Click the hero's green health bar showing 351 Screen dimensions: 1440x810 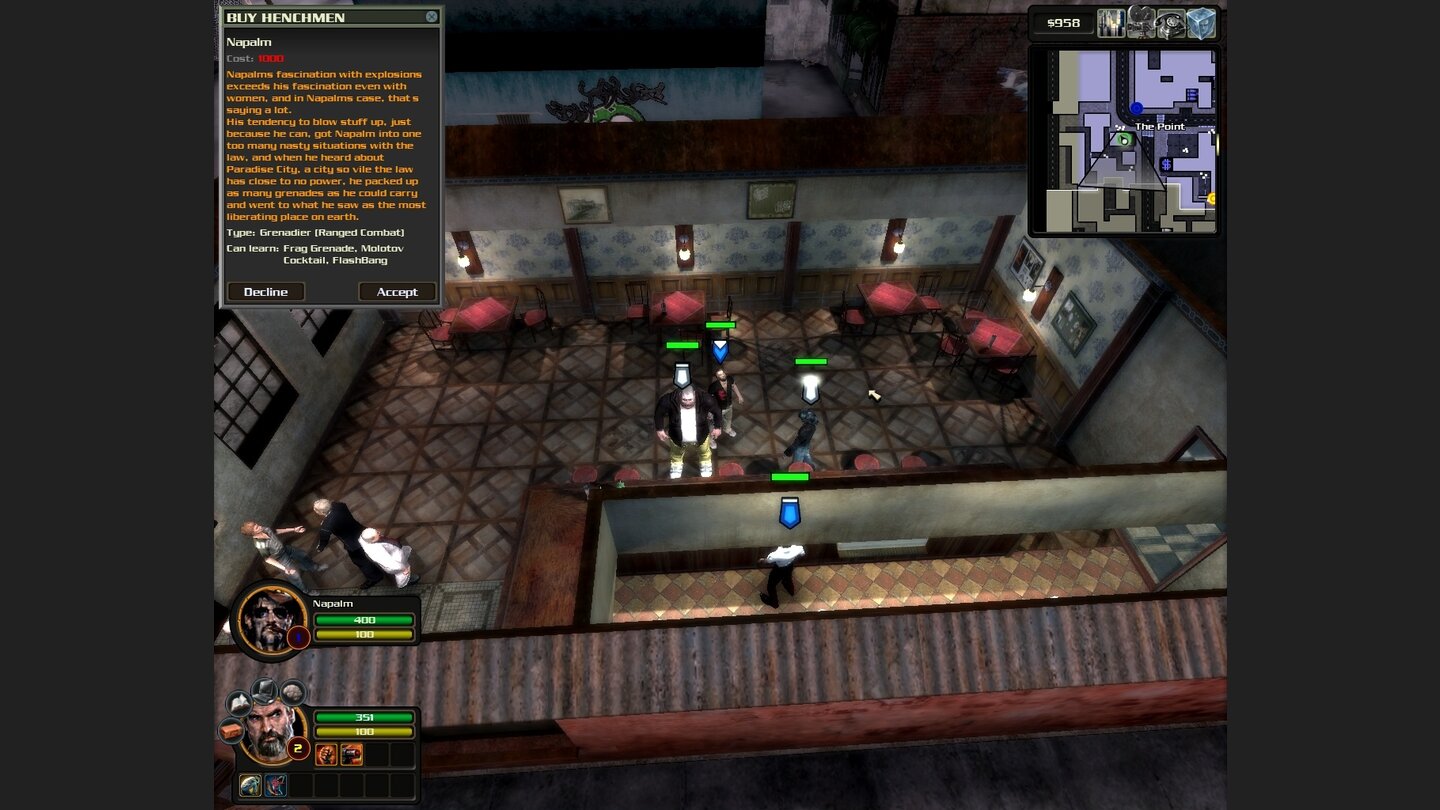tap(365, 718)
